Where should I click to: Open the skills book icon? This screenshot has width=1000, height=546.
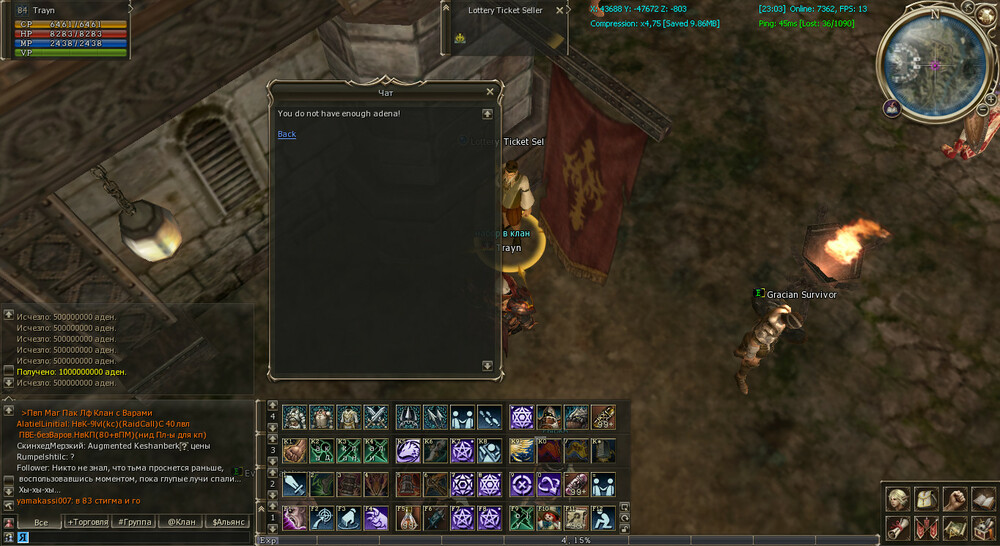[982, 499]
